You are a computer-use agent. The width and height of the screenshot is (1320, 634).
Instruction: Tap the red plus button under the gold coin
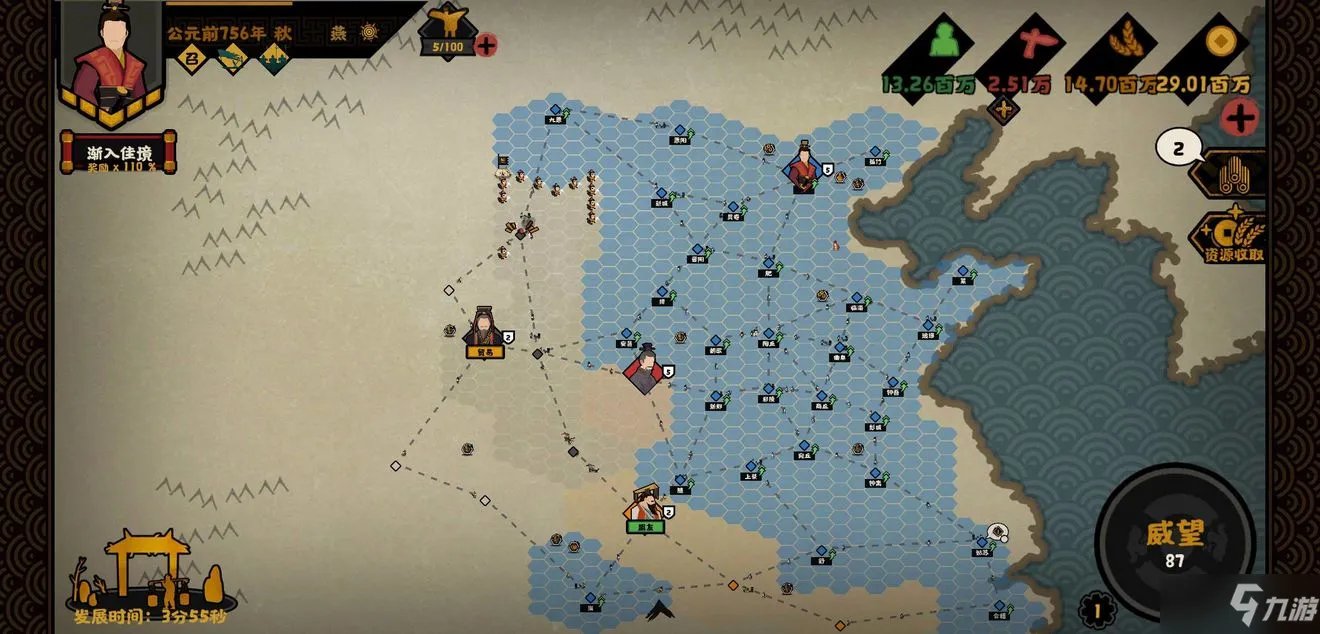click(x=1240, y=117)
